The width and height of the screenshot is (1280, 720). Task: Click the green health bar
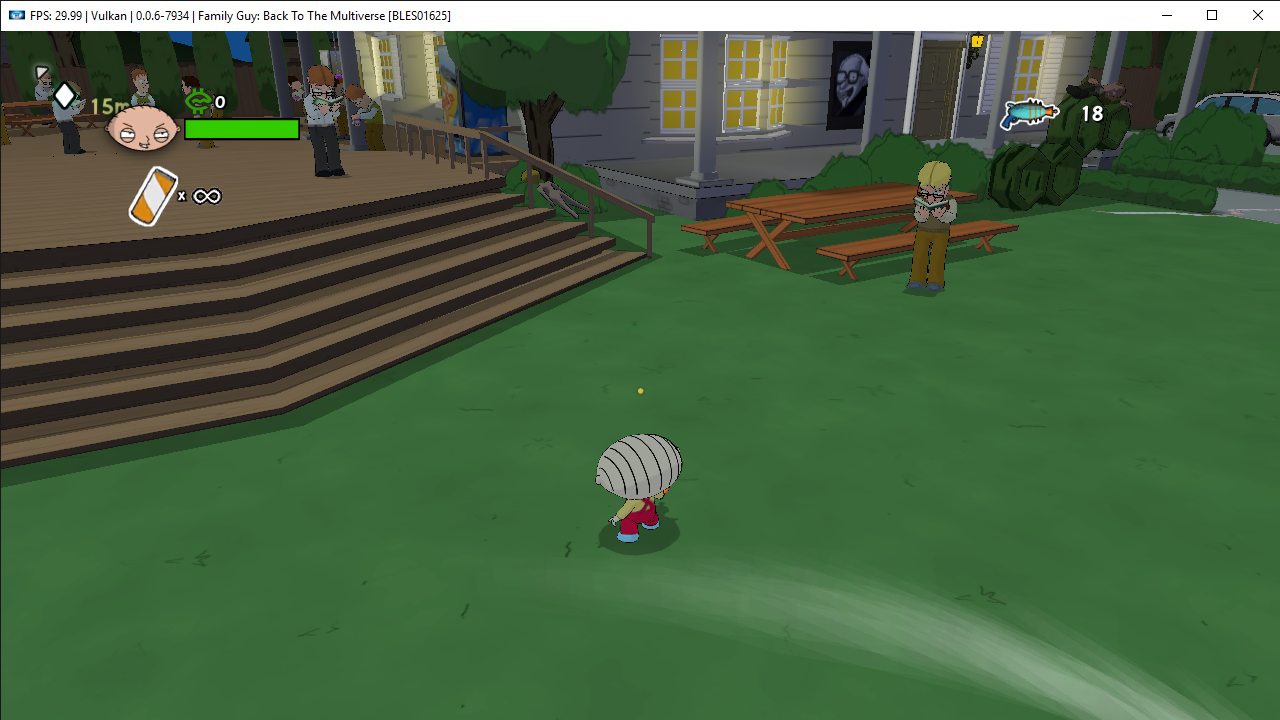(x=241, y=129)
